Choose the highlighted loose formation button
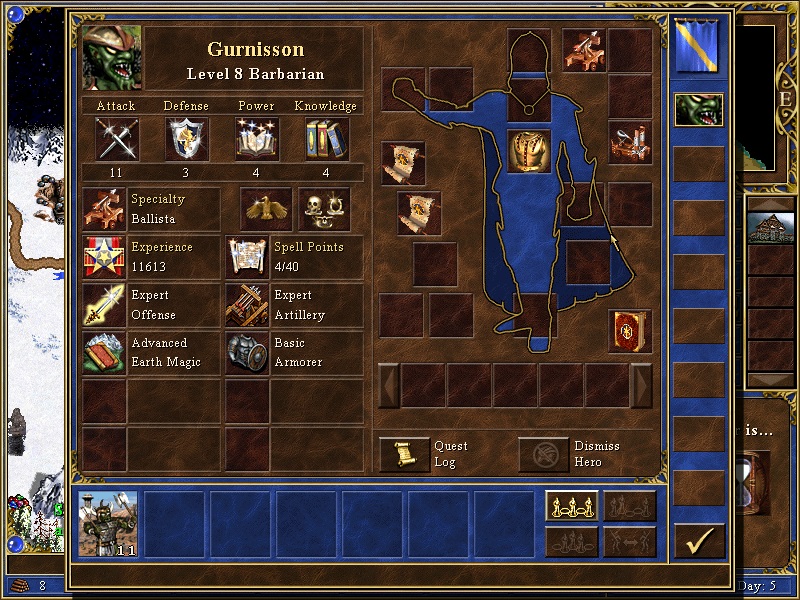The width and height of the screenshot is (800, 600). (572, 506)
